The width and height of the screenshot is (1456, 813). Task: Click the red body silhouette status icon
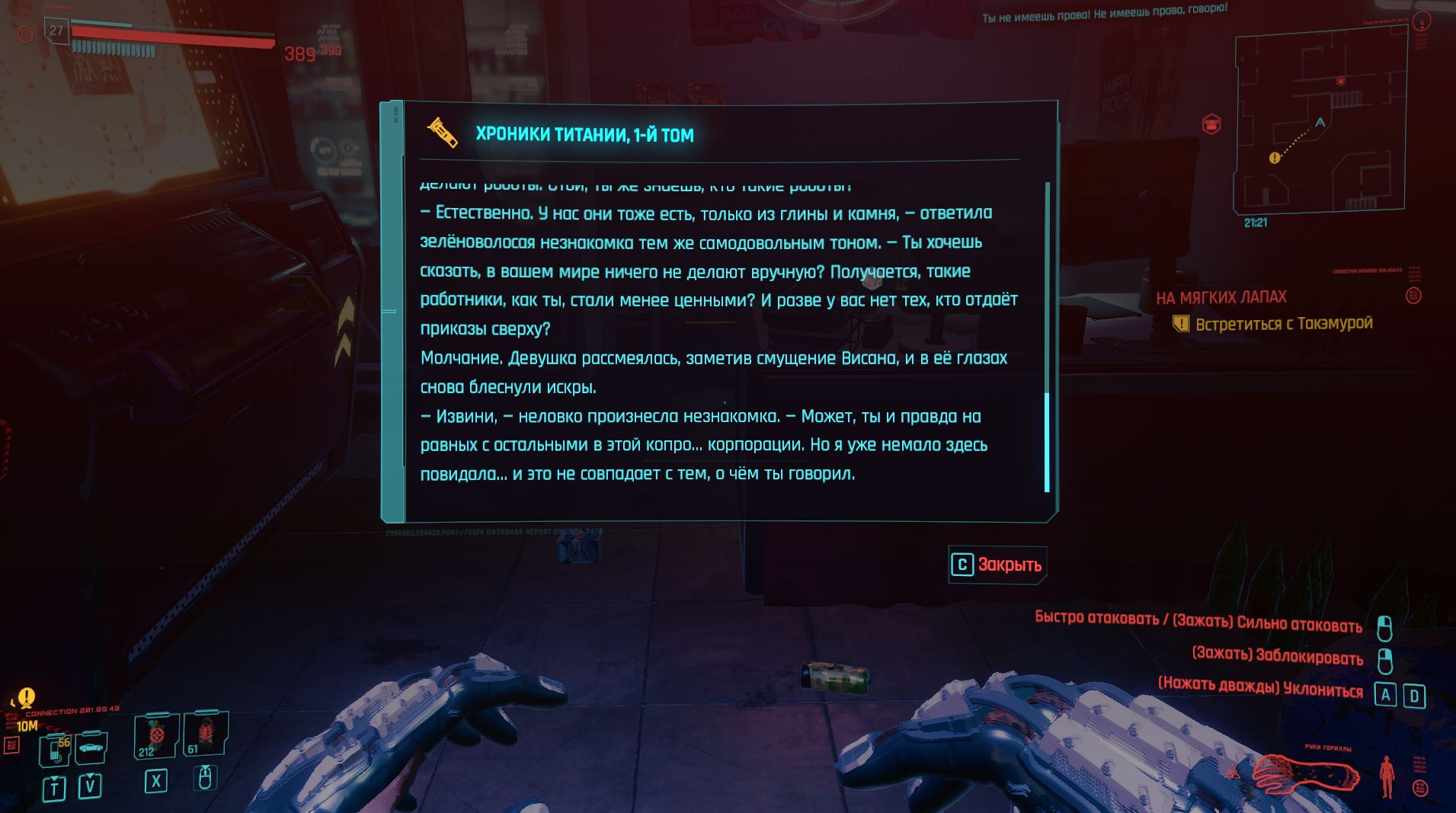pyautogui.click(x=1387, y=776)
